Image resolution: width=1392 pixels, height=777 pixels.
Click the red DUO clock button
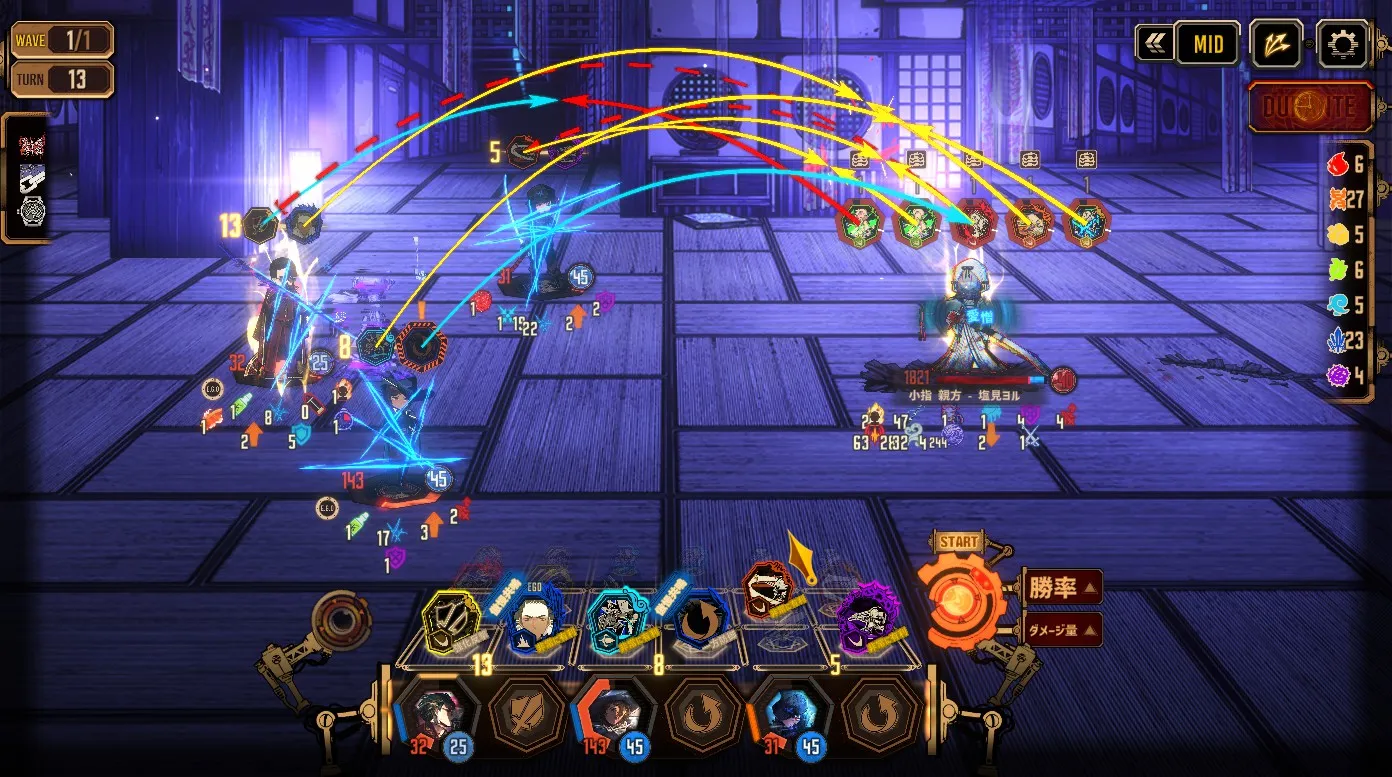coord(1310,107)
